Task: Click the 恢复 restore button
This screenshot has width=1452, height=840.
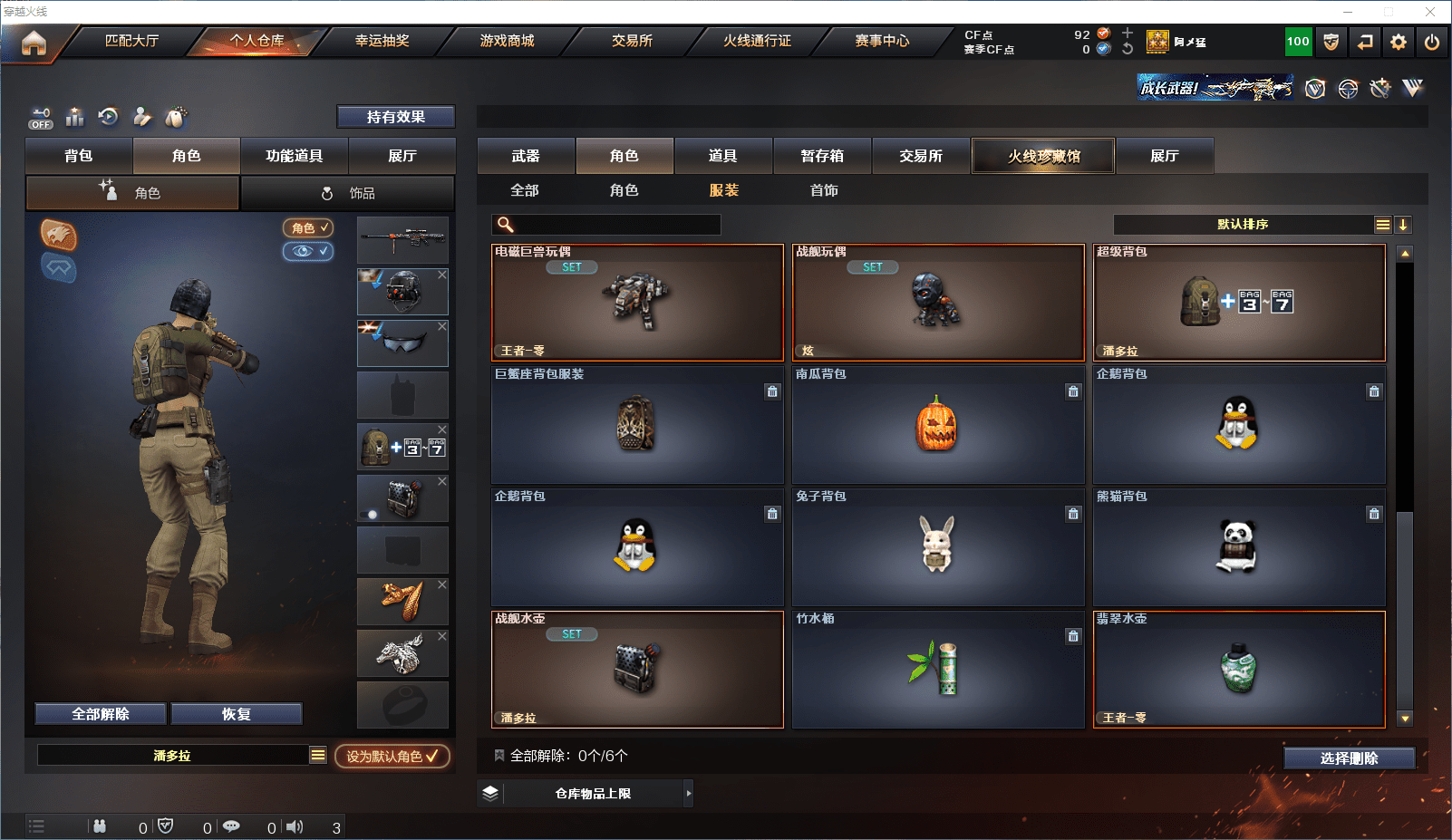Action: point(237,714)
